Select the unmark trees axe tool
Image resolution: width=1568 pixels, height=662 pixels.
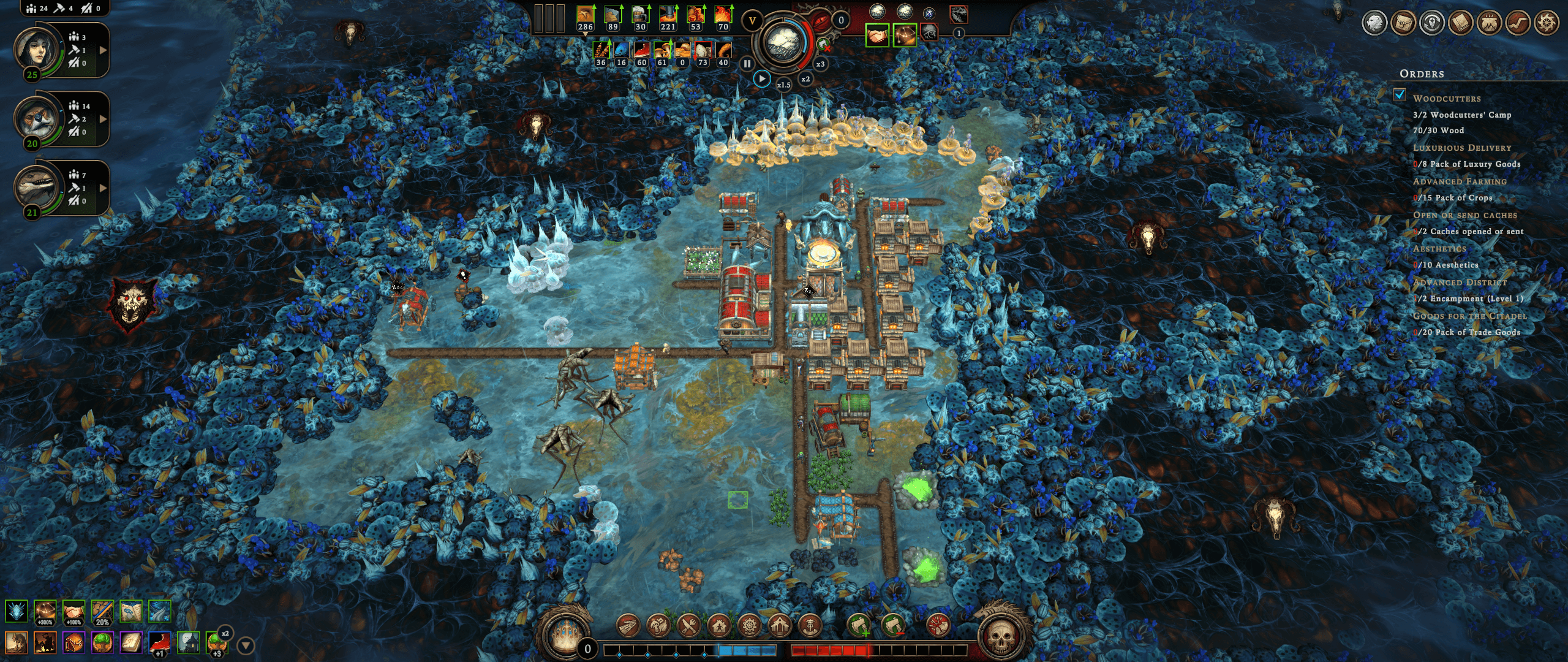click(892, 626)
